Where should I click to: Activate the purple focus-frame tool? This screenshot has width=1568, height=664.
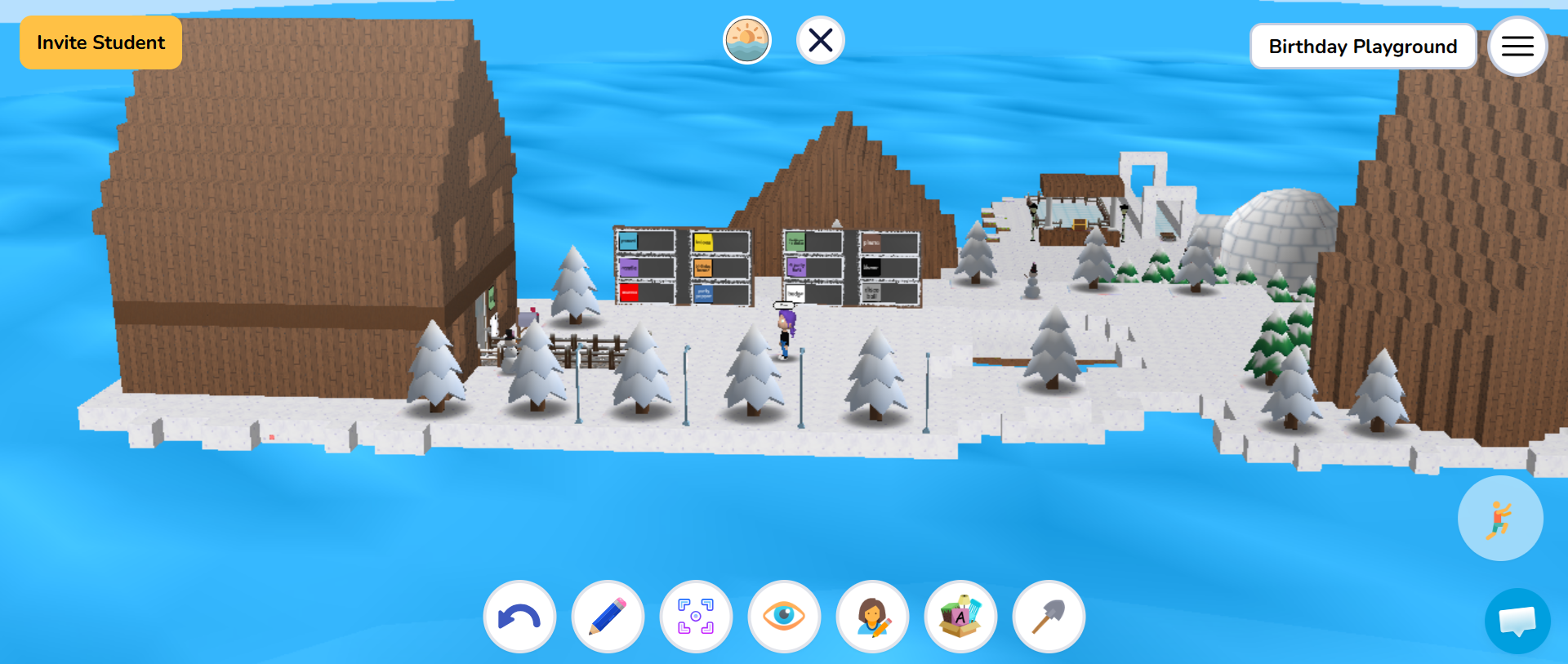tap(696, 617)
